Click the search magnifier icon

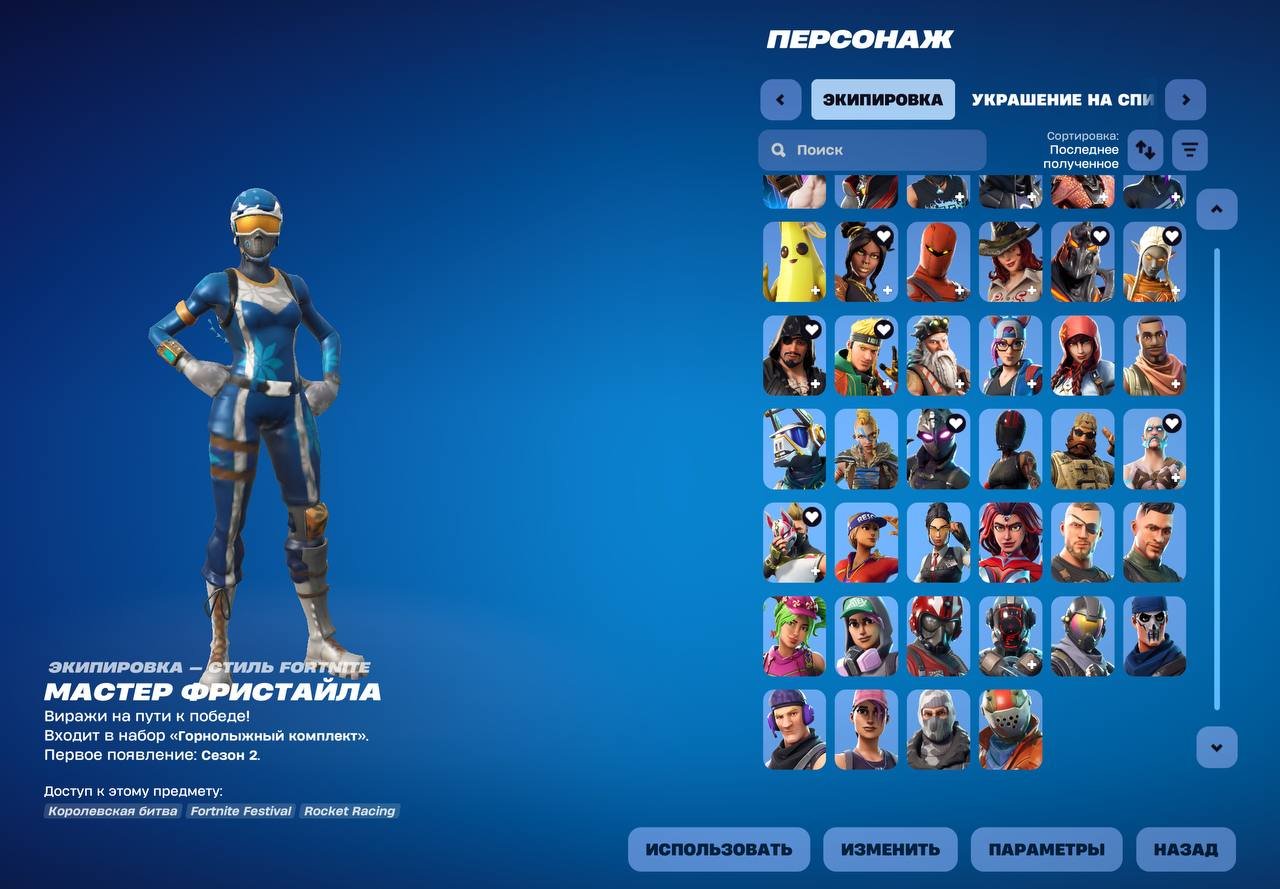(x=778, y=149)
